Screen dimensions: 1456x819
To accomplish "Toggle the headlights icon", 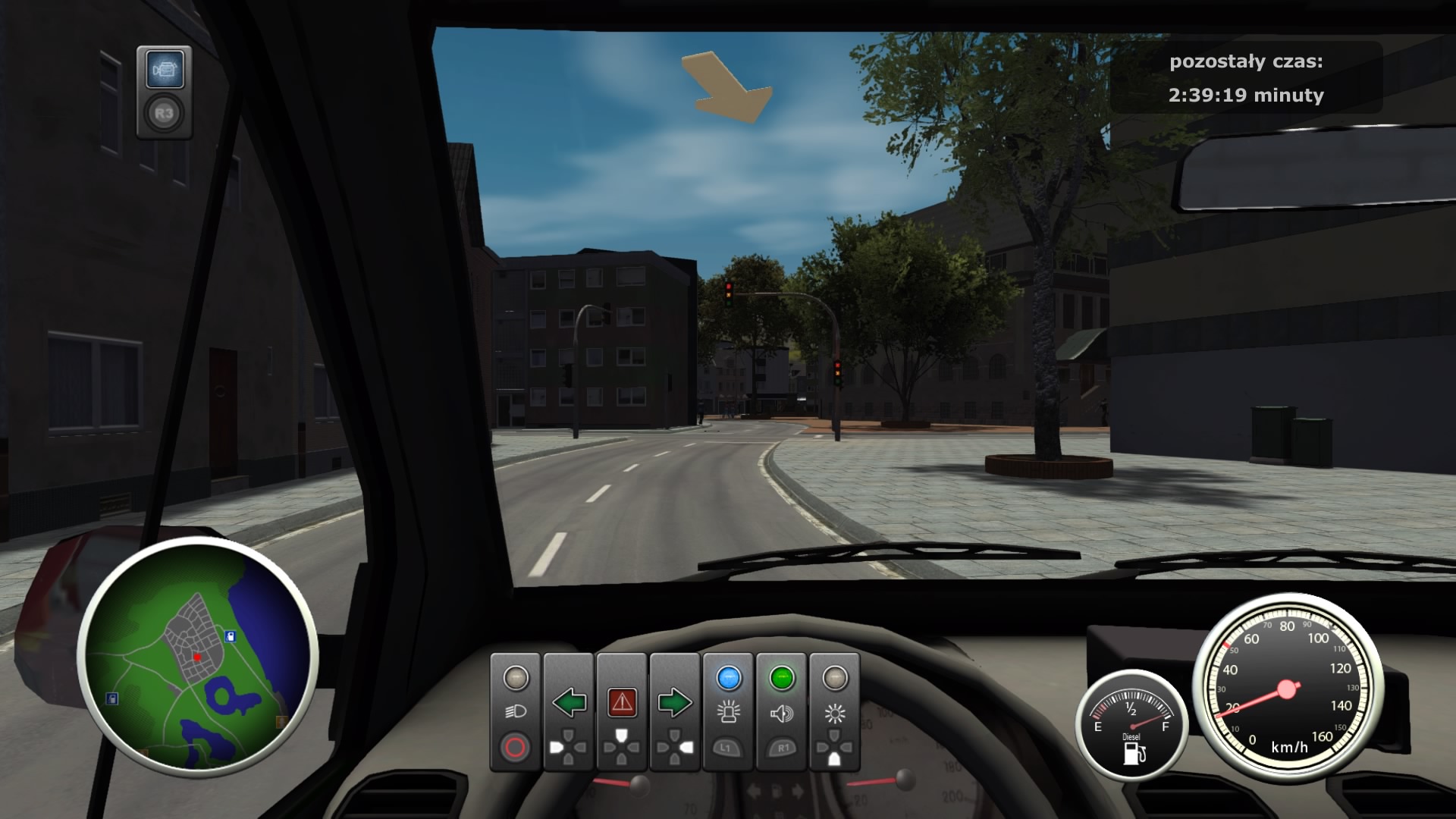I will pos(516,711).
